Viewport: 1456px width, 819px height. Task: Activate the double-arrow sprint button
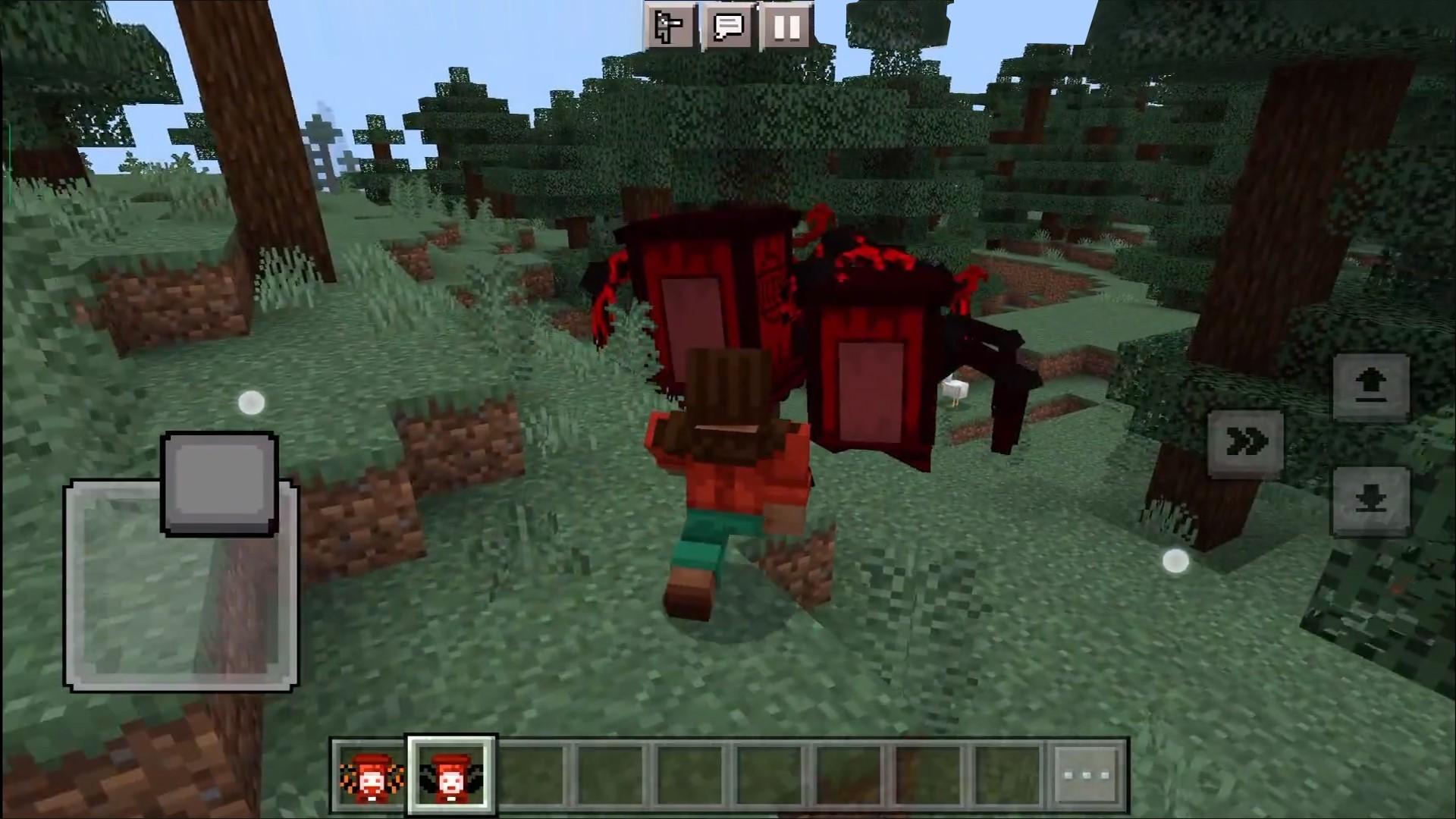tap(1246, 442)
